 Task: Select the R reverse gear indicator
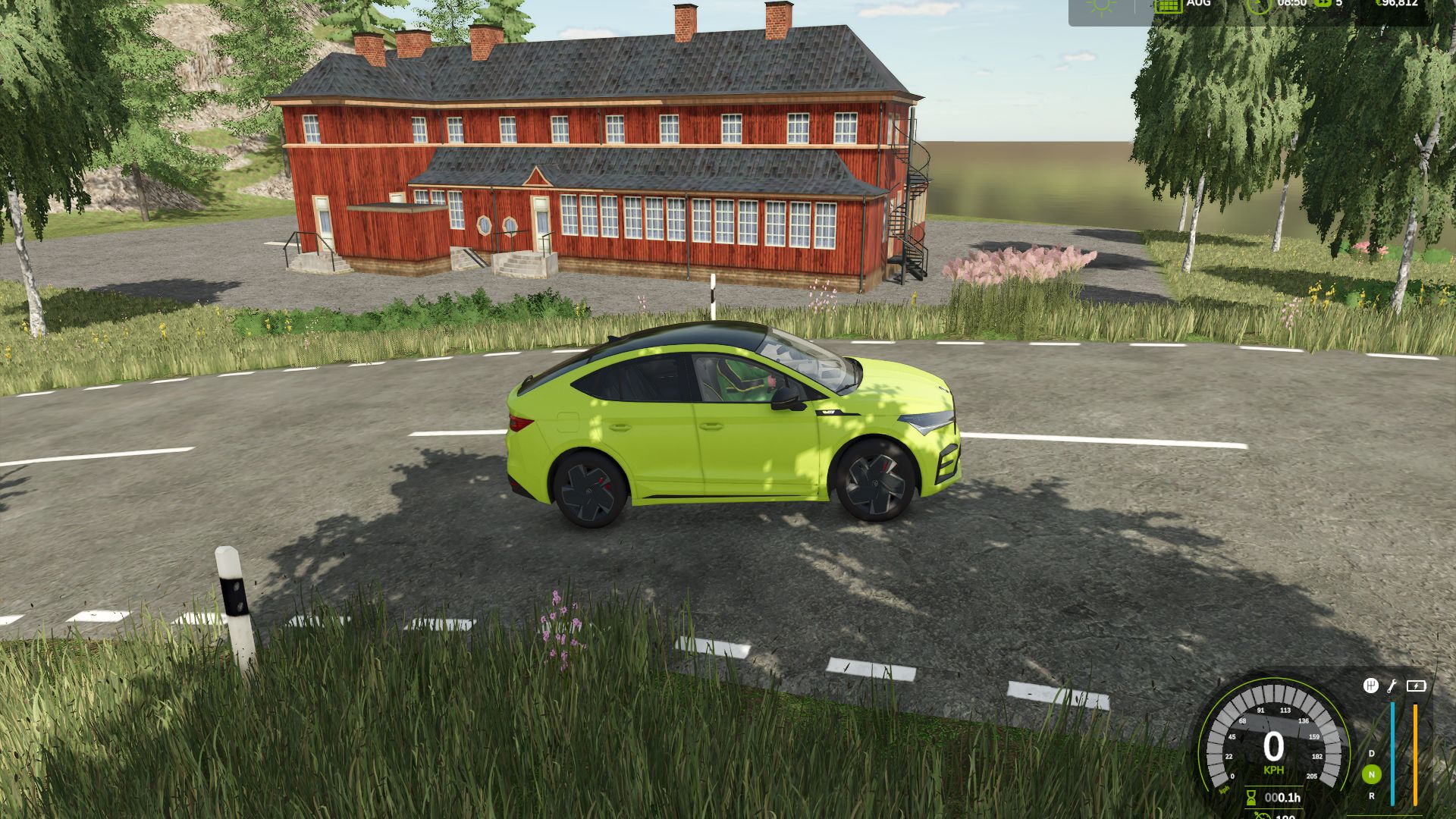click(x=1372, y=796)
